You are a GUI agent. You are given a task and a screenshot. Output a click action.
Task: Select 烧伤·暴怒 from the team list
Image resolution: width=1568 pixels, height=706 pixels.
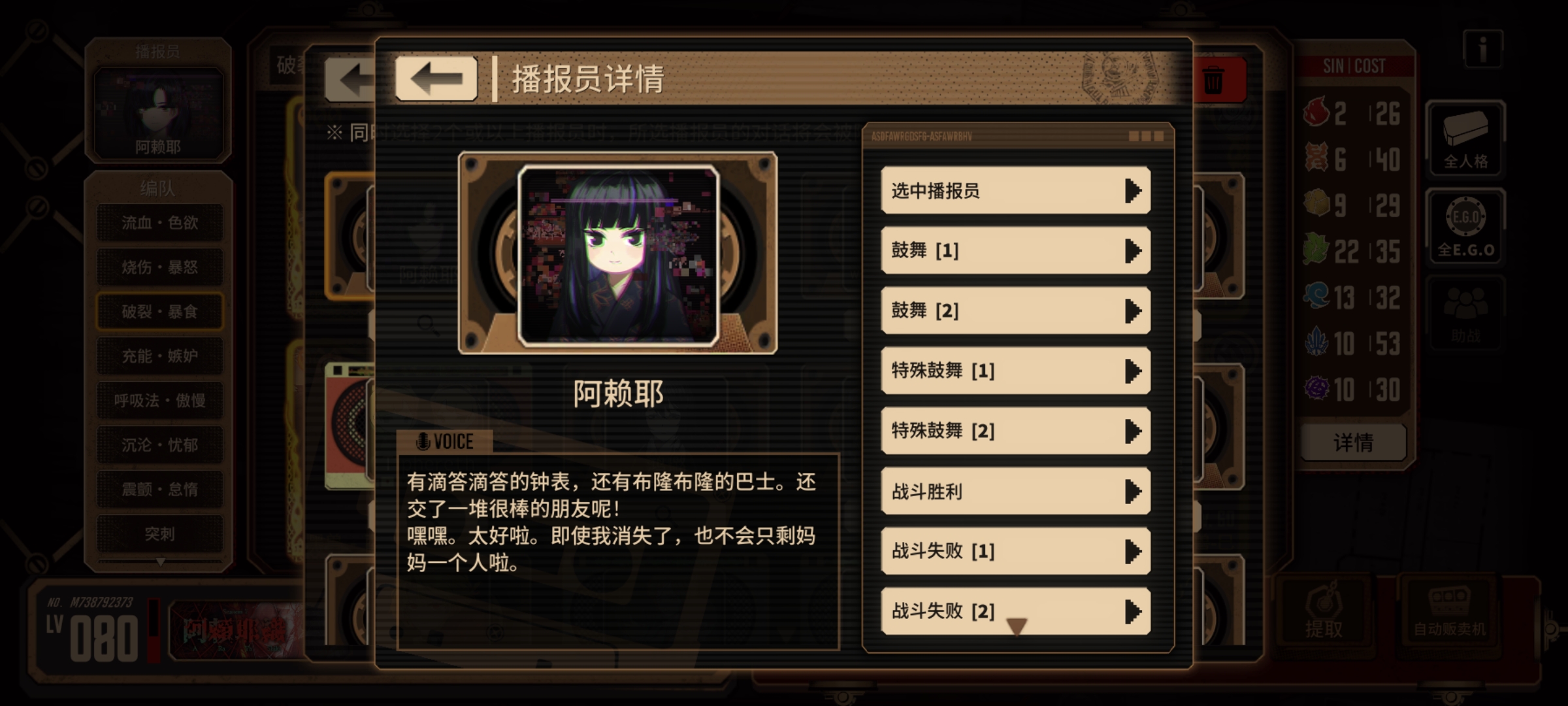point(158,267)
